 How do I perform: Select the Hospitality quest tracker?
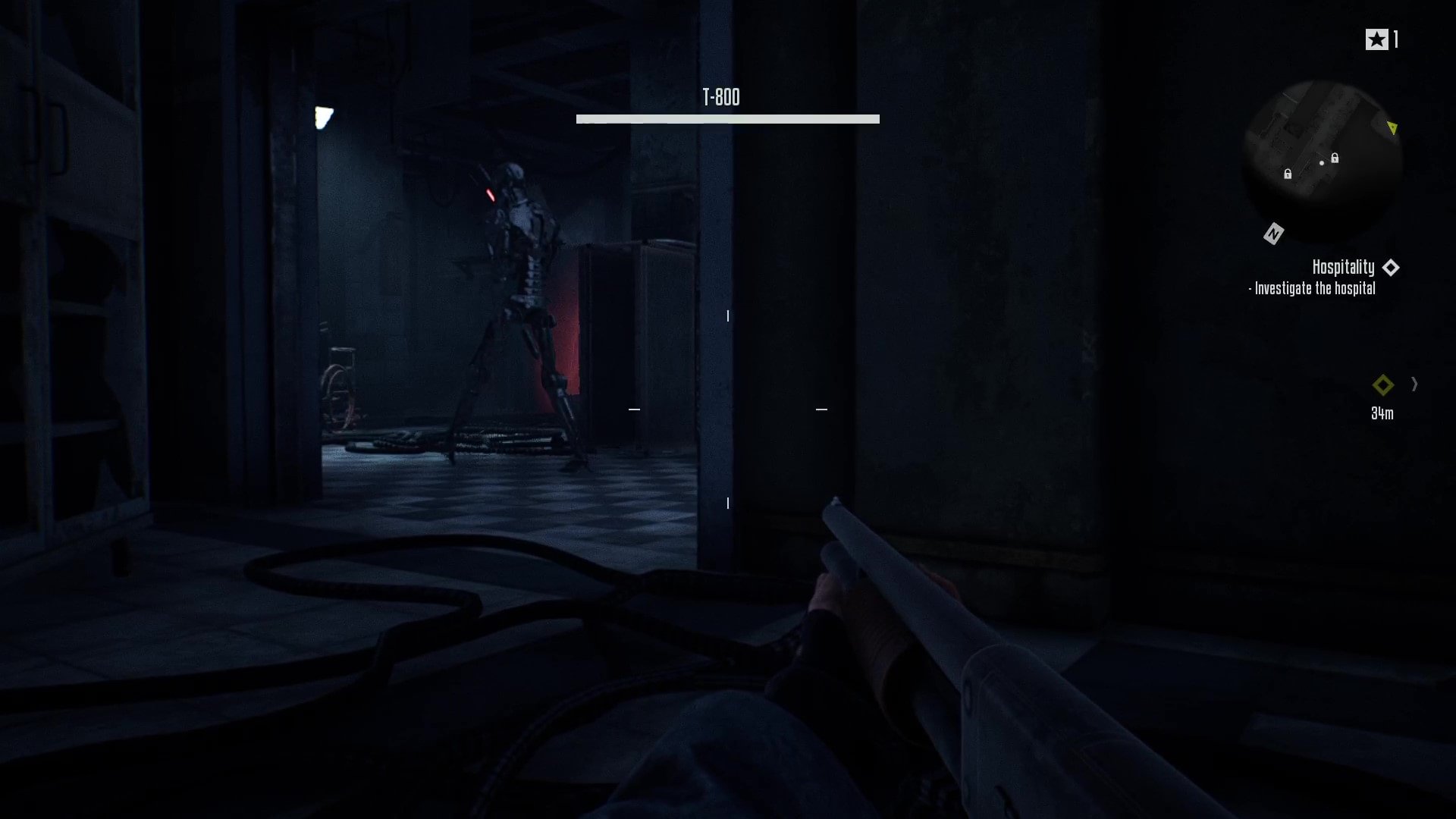(1343, 268)
